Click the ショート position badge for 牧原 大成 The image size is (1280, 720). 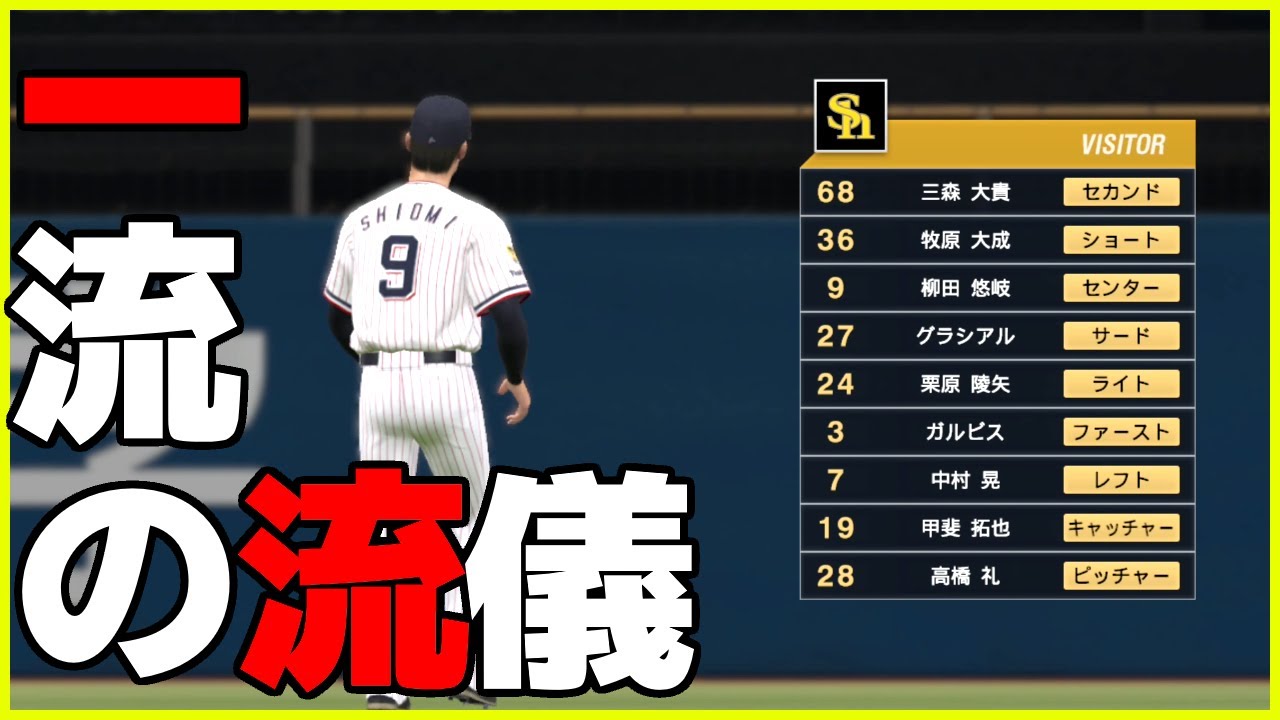point(1123,240)
